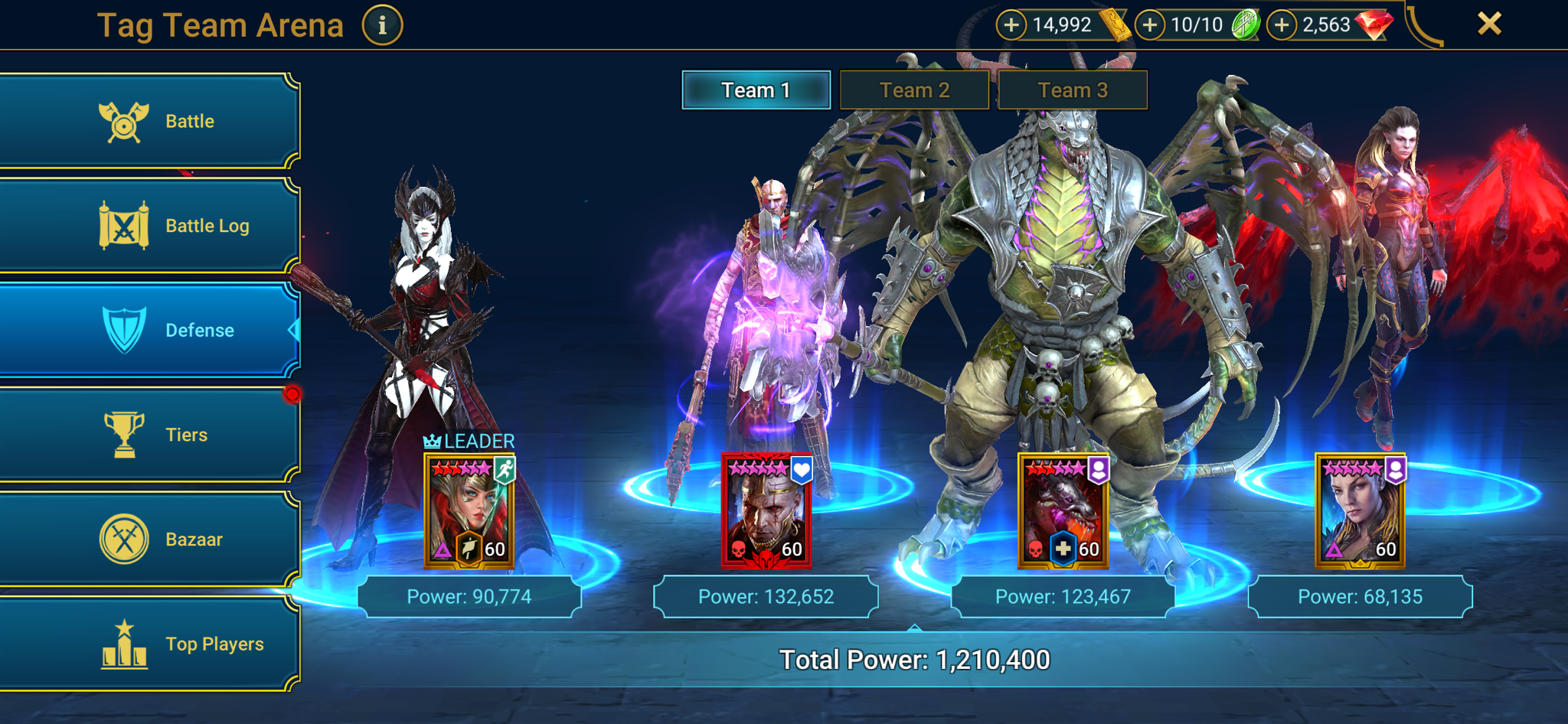1568x724 pixels.
Task: Switch to the Team 2 tab
Action: (x=914, y=90)
